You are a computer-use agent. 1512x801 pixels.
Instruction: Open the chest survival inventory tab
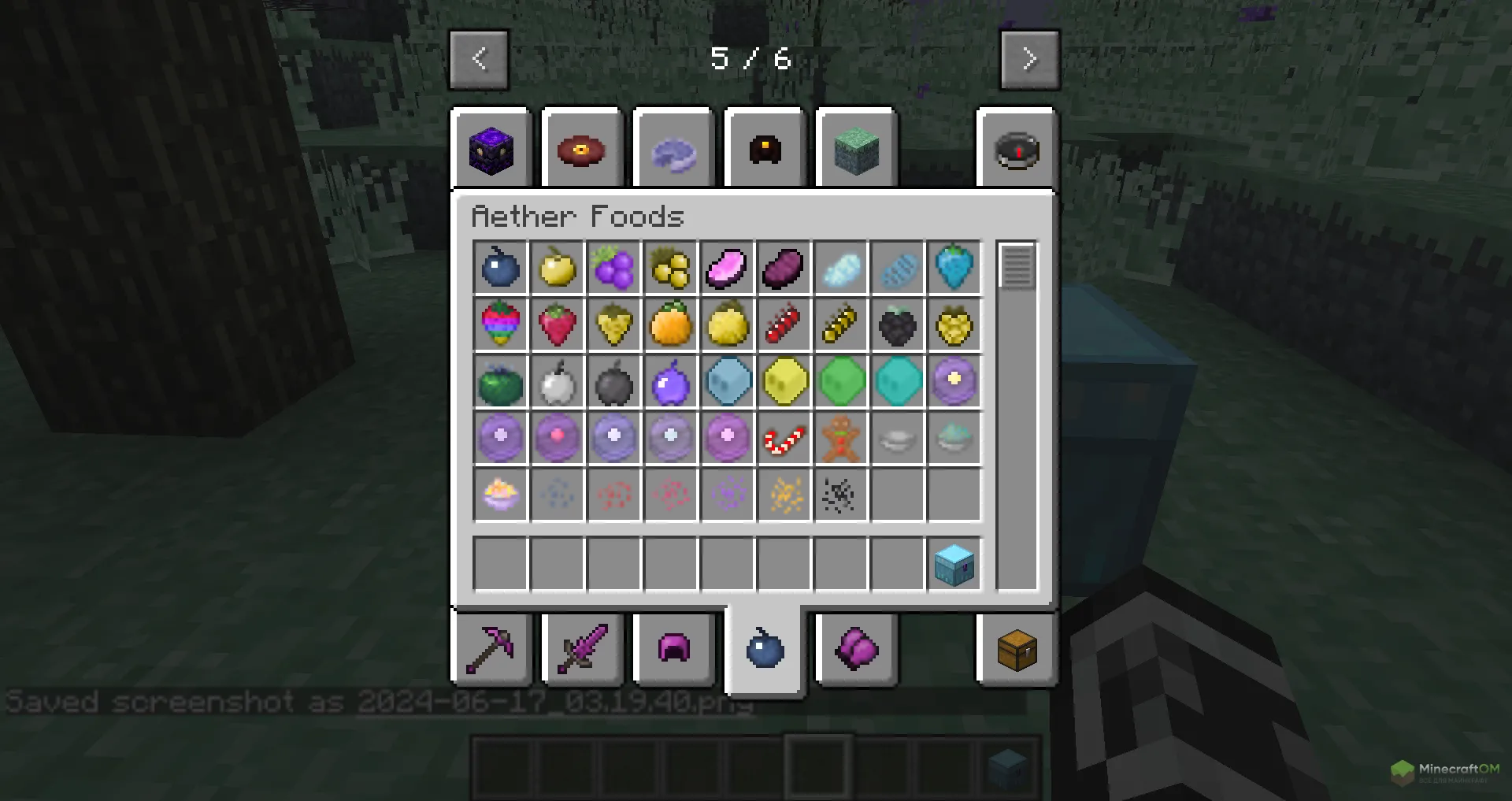pyautogui.click(x=1017, y=650)
